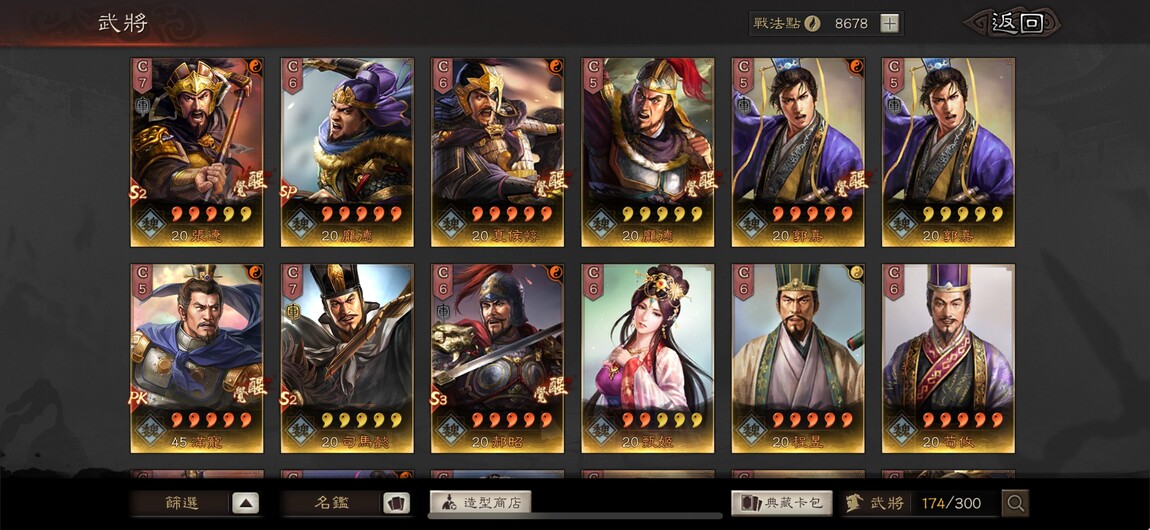Image resolution: width=1150 pixels, height=530 pixels.
Task: Visit the 造型商店 skin shop
Action: (x=480, y=503)
